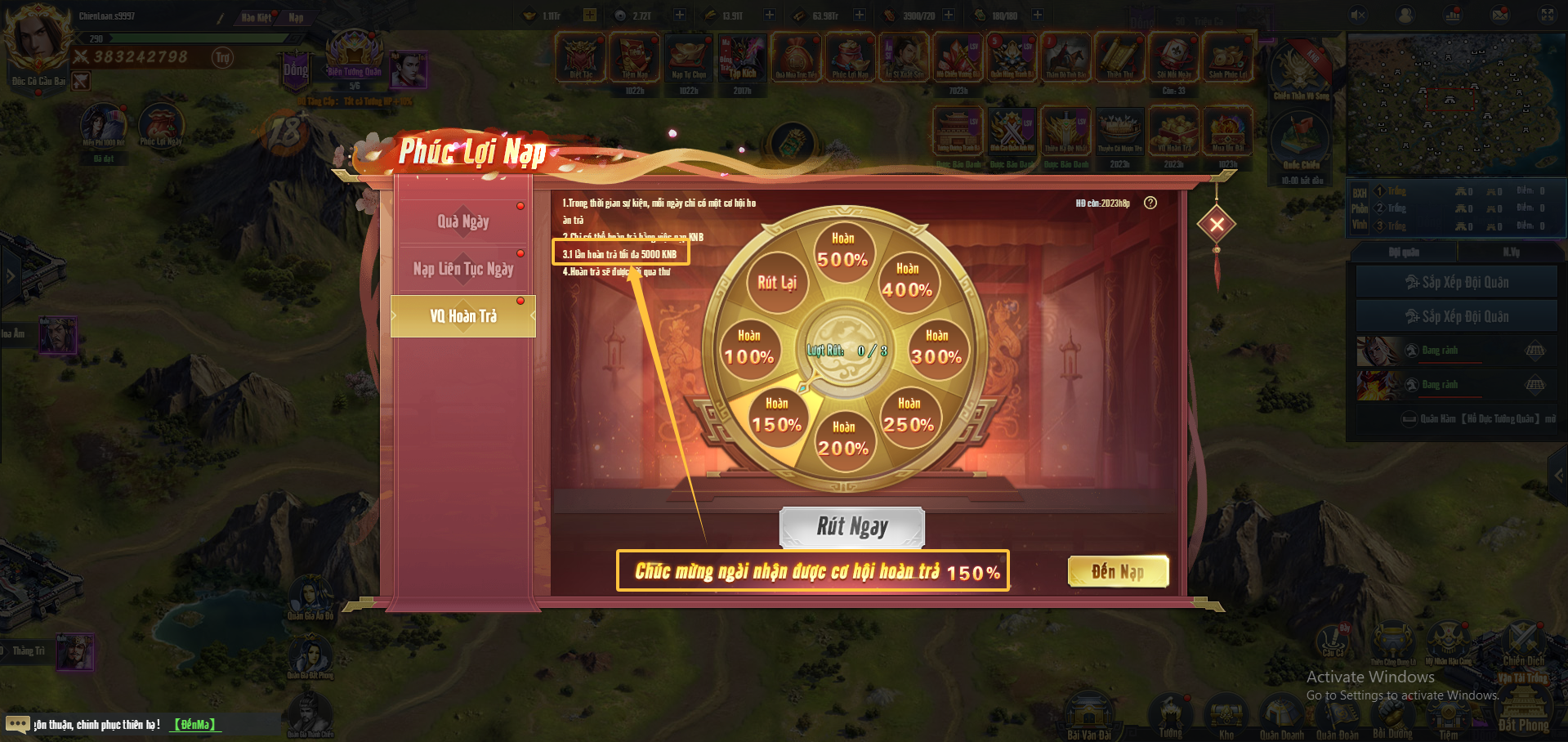The width and height of the screenshot is (1568, 742).
Task: Open the chat bubble icon
Action: 17,724
